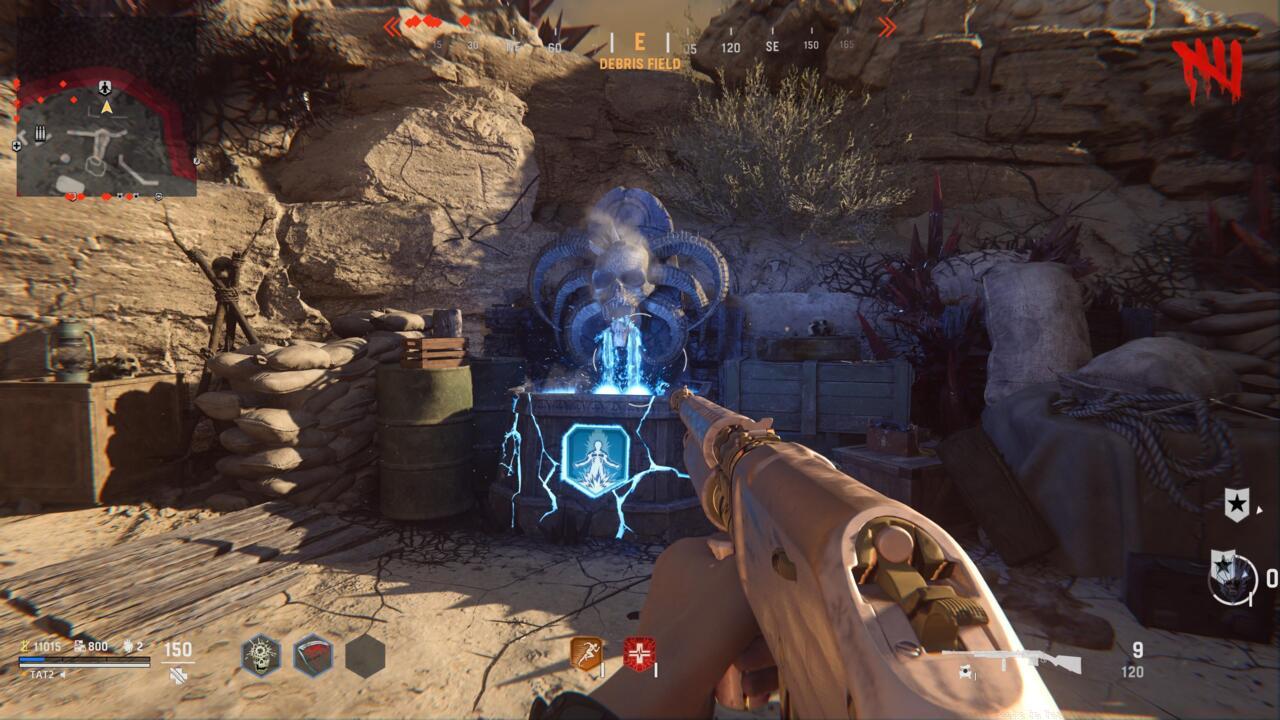Click the dark aether skull crest counter
The height and width of the screenshot is (720, 1280).
pos(1232,578)
